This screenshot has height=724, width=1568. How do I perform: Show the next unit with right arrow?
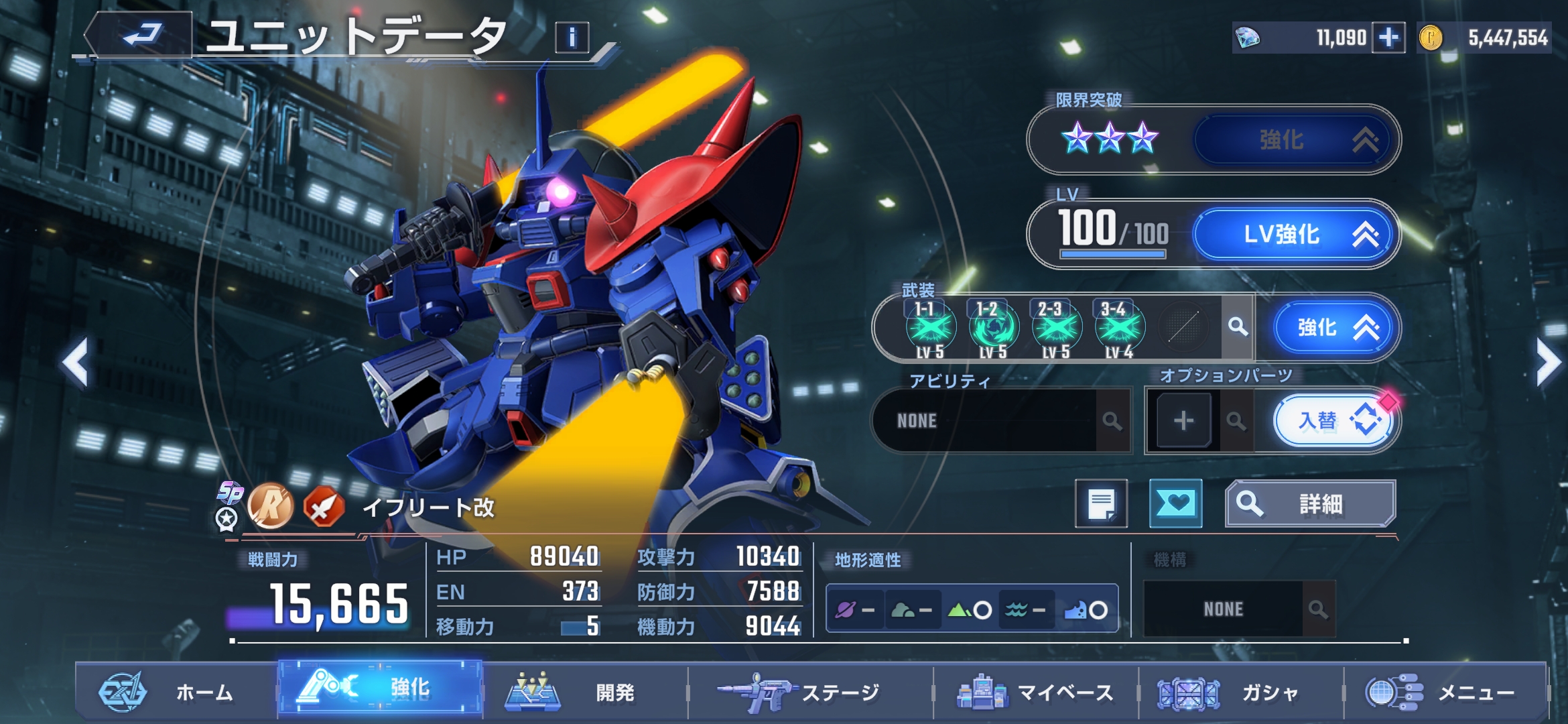(x=1548, y=363)
